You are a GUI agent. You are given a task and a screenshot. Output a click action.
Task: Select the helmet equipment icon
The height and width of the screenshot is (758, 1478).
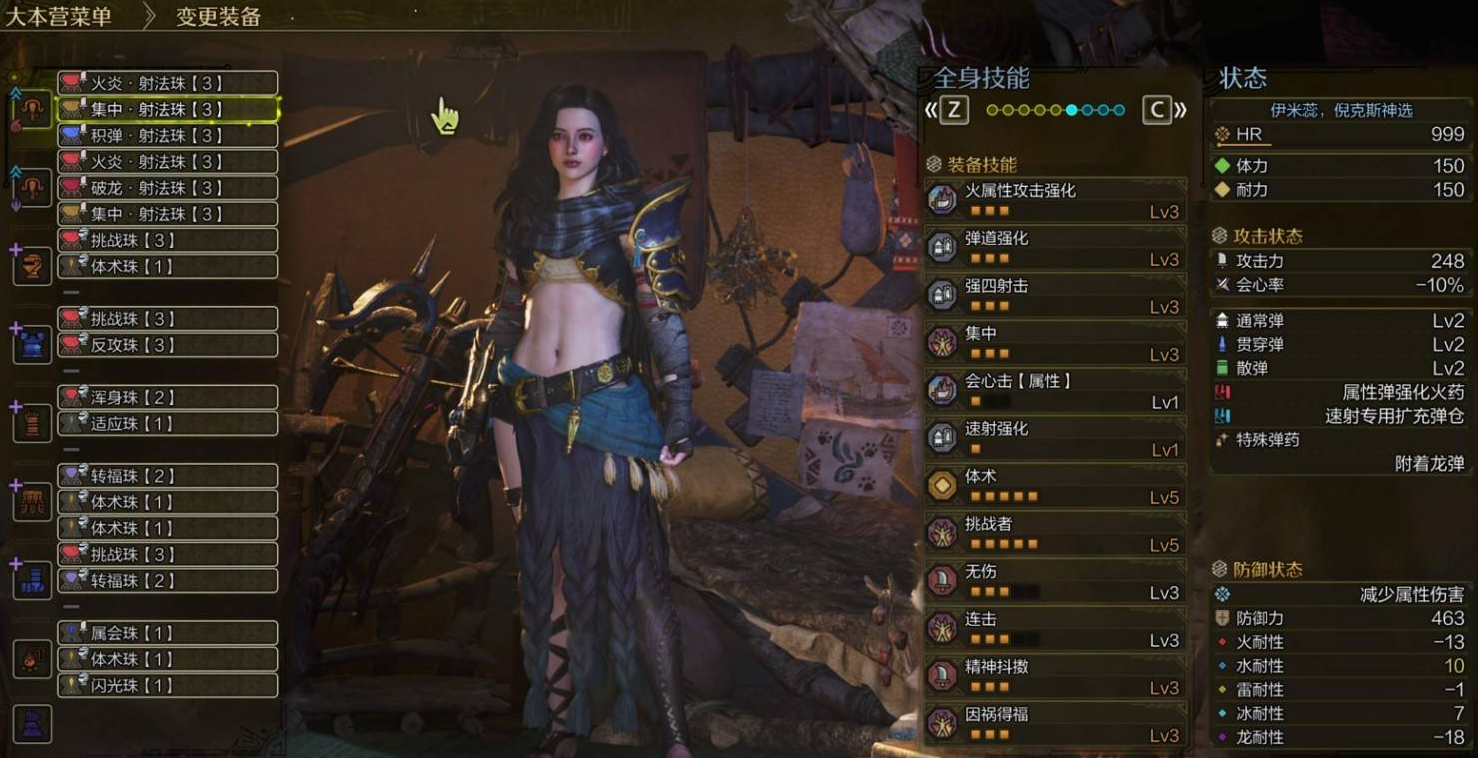coord(32,266)
